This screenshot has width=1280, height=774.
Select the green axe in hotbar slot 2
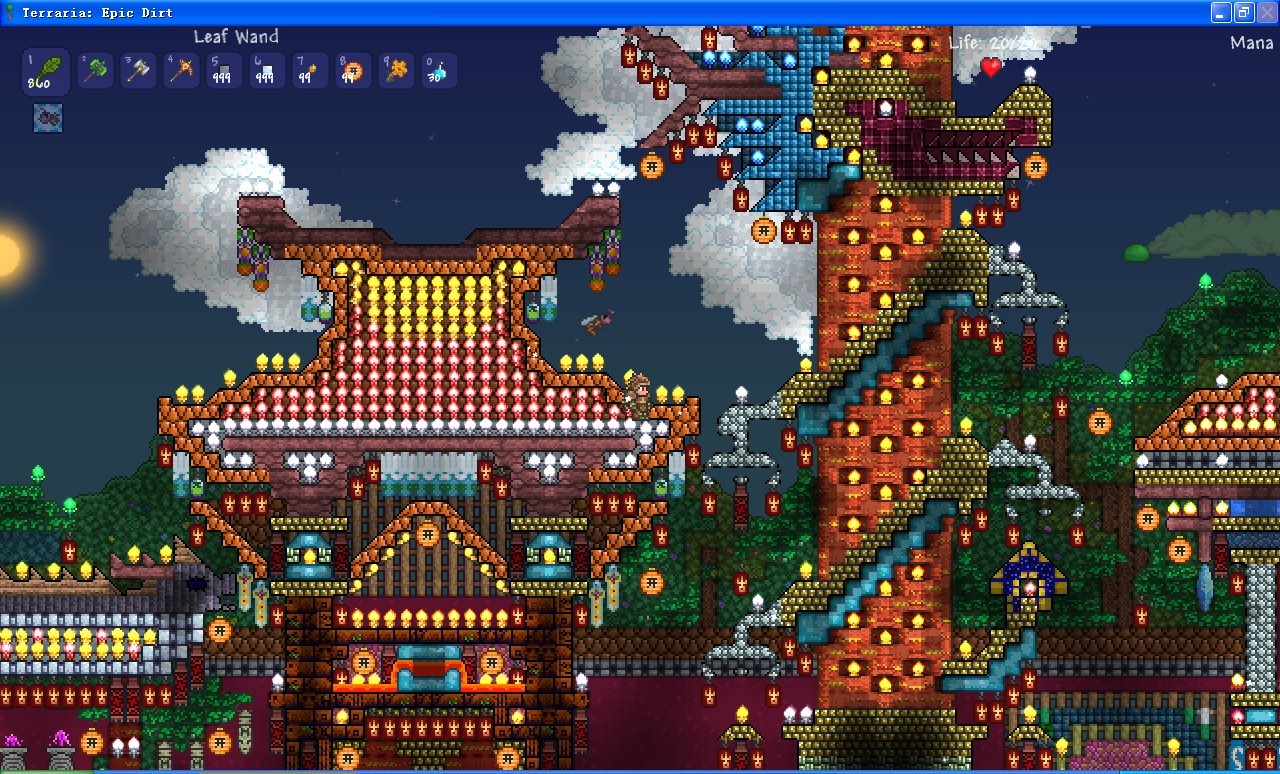click(95, 70)
